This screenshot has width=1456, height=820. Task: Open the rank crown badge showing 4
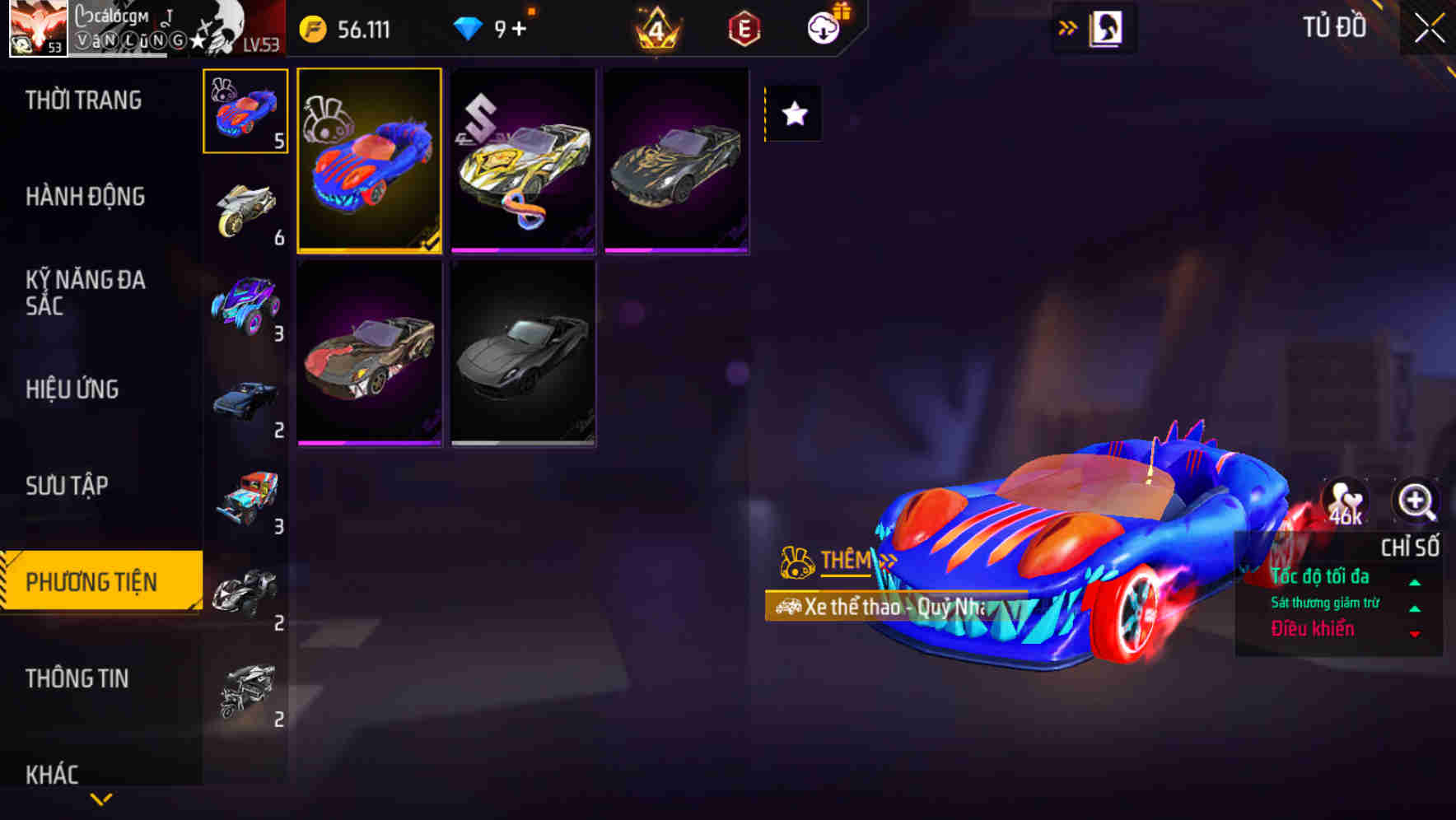tap(656, 28)
